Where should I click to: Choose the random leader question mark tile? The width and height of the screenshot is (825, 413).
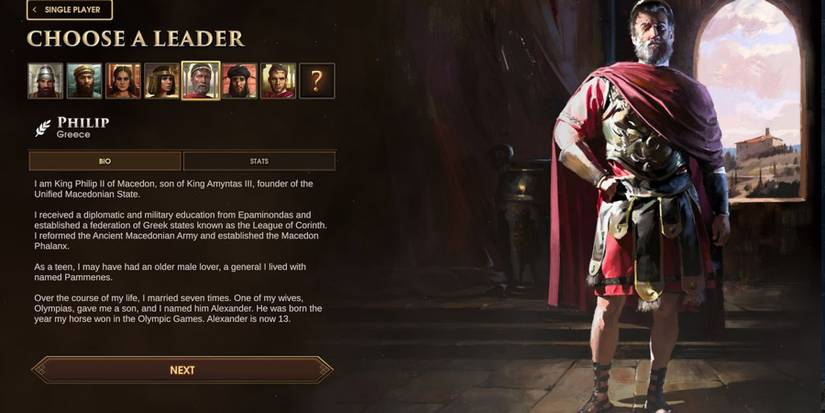317,81
